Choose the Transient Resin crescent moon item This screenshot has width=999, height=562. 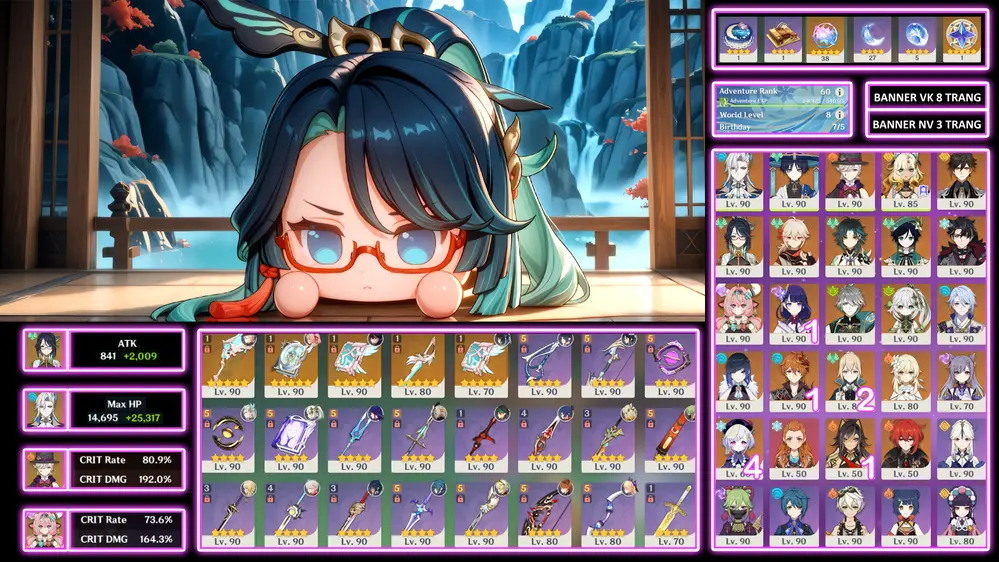(871, 38)
